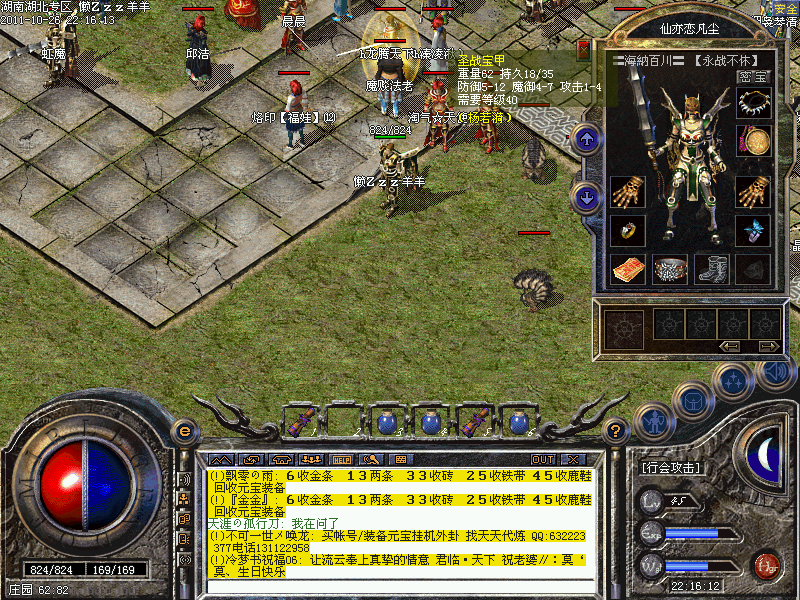Select the studded belt equipment slot
This screenshot has width=800, height=600.
click(x=669, y=268)
